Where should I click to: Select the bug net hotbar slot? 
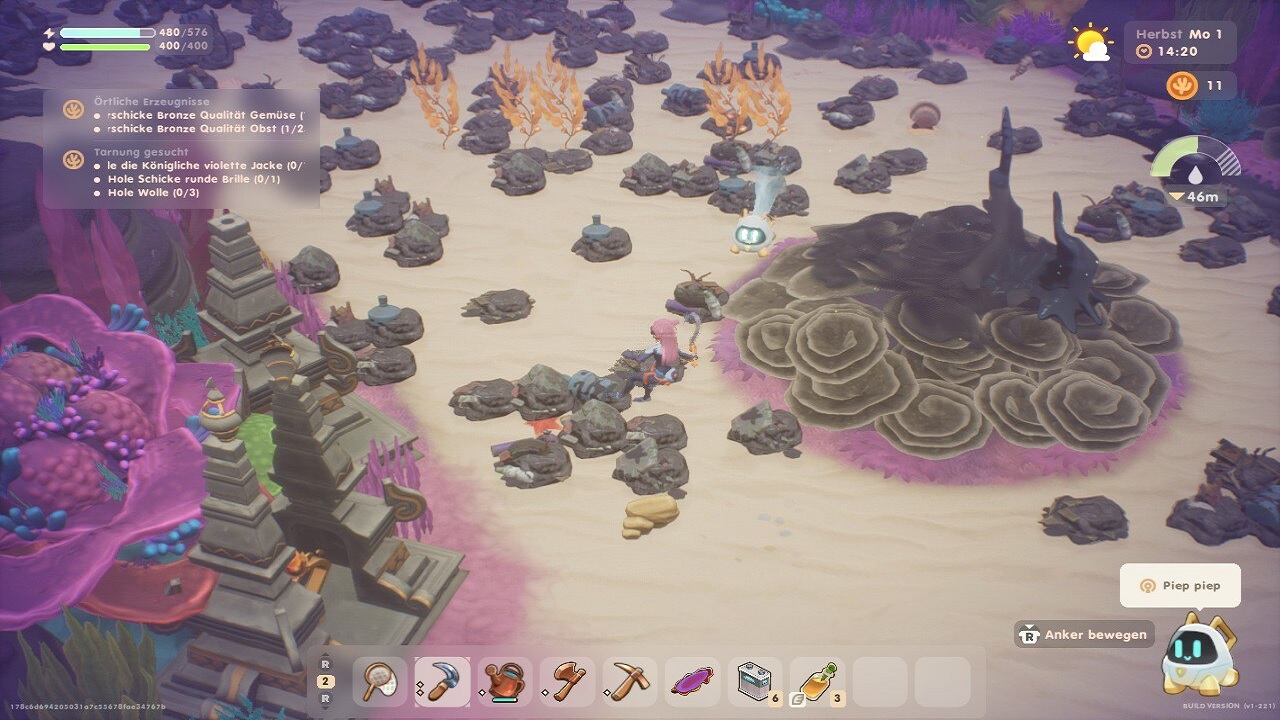[x=380, y=682]
